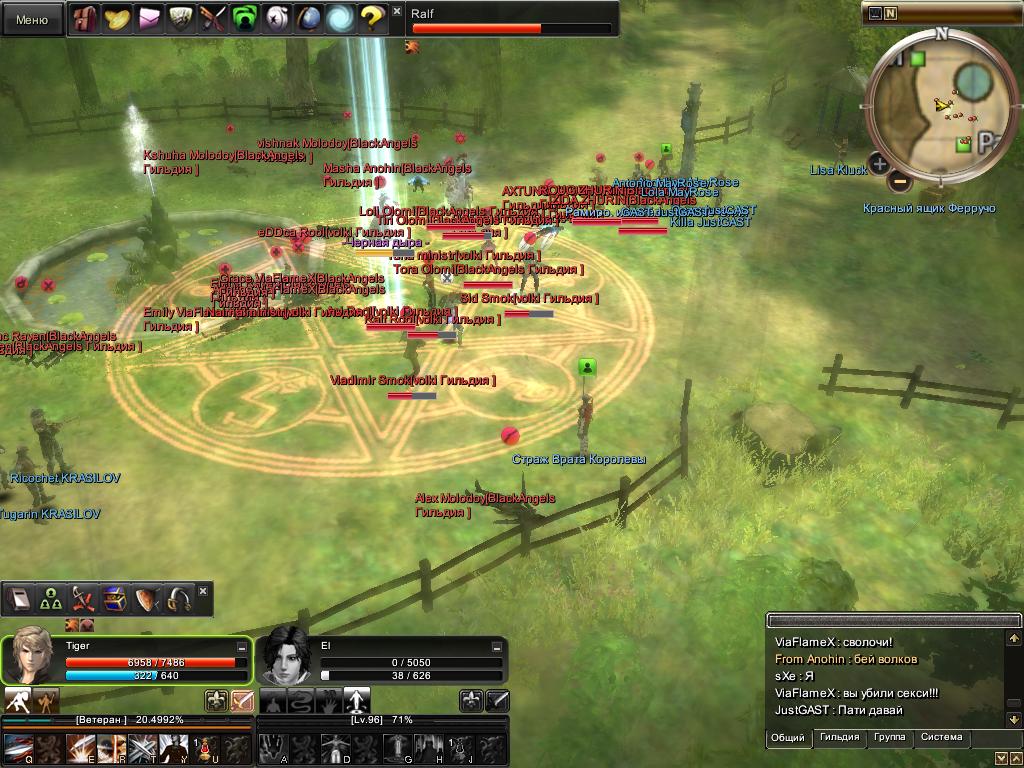Open the yellow question mark help icon
Image resolution: width=1024 pixels, height=768 pixels.
point(372,19)
